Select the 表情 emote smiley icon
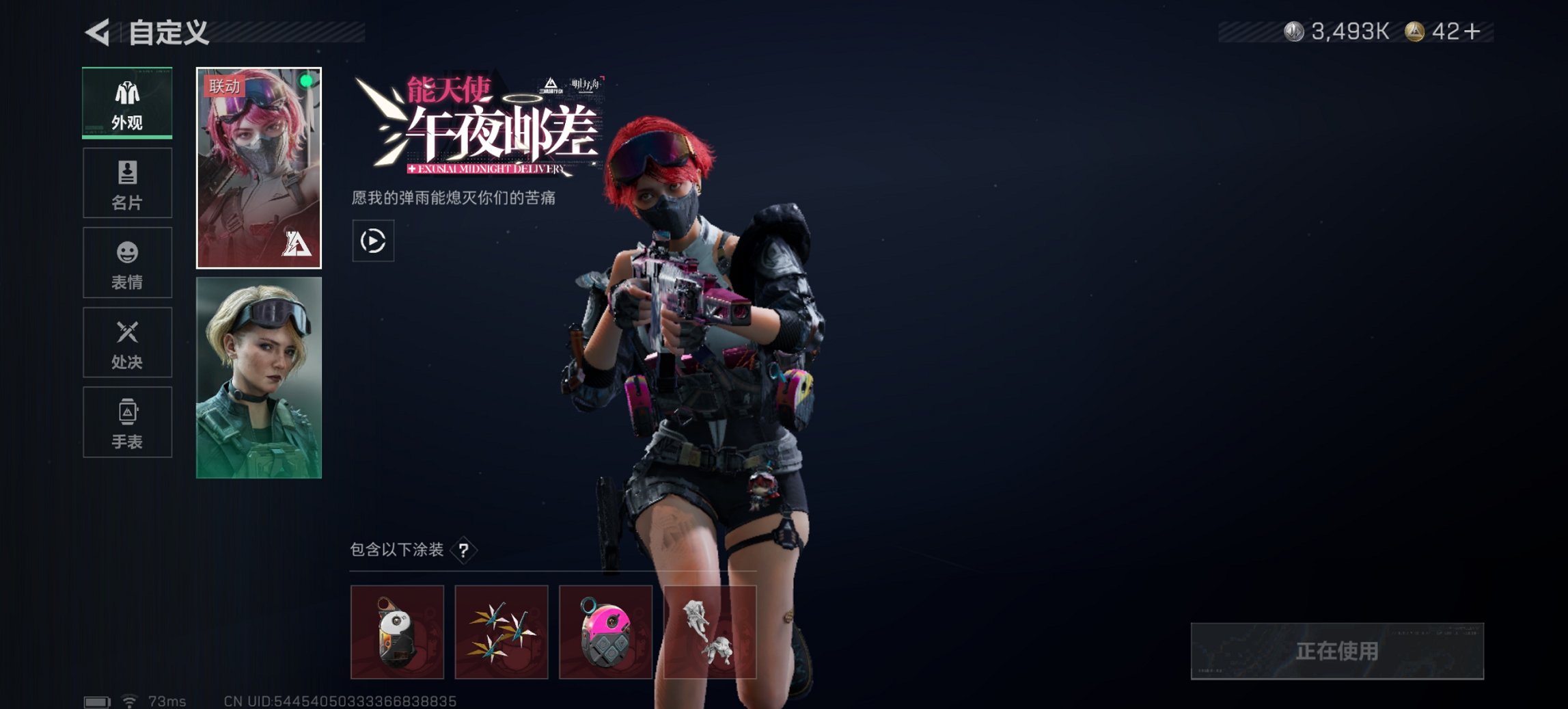 pos(127,263)
